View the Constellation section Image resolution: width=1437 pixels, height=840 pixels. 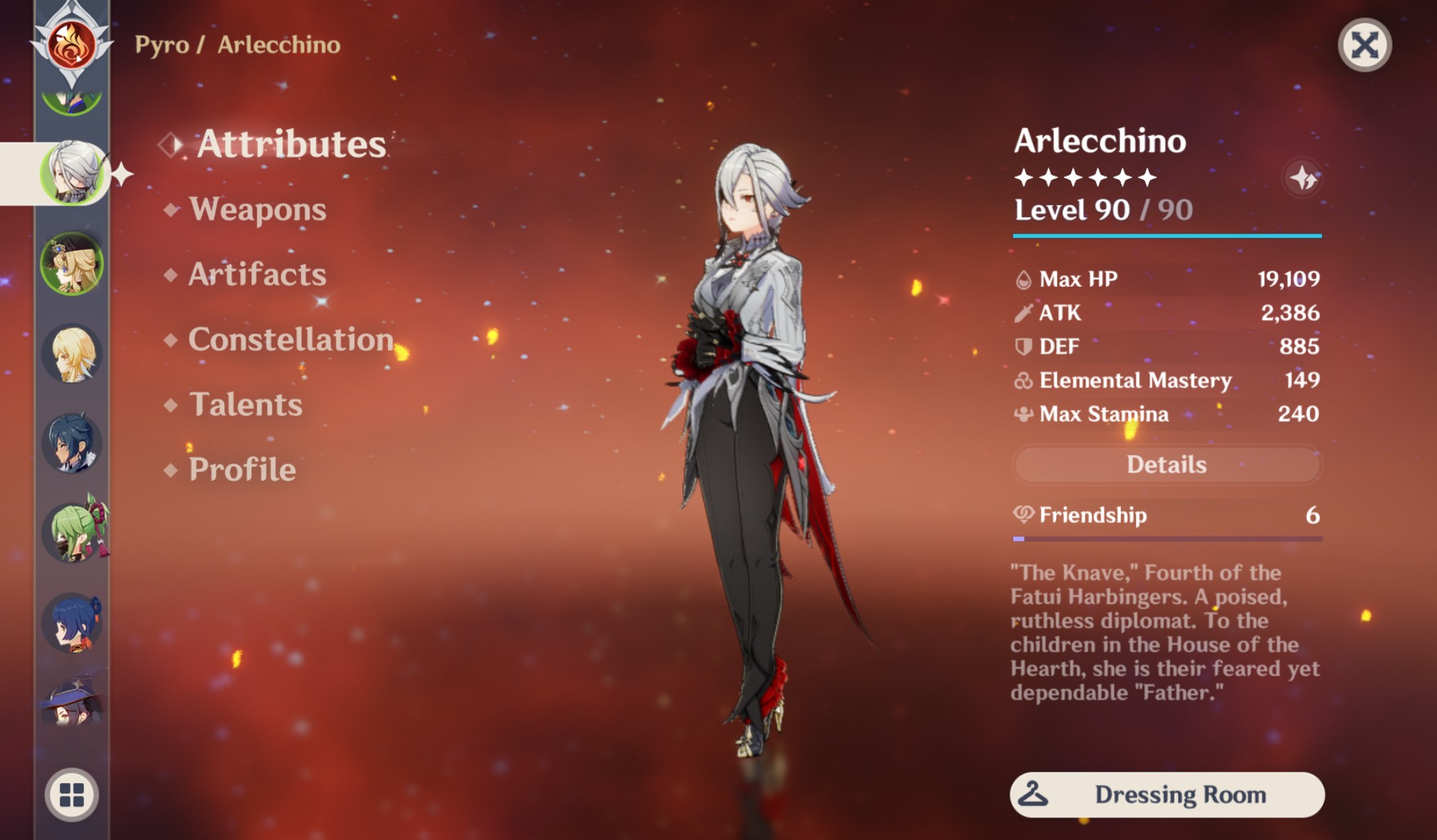(290, 338)
